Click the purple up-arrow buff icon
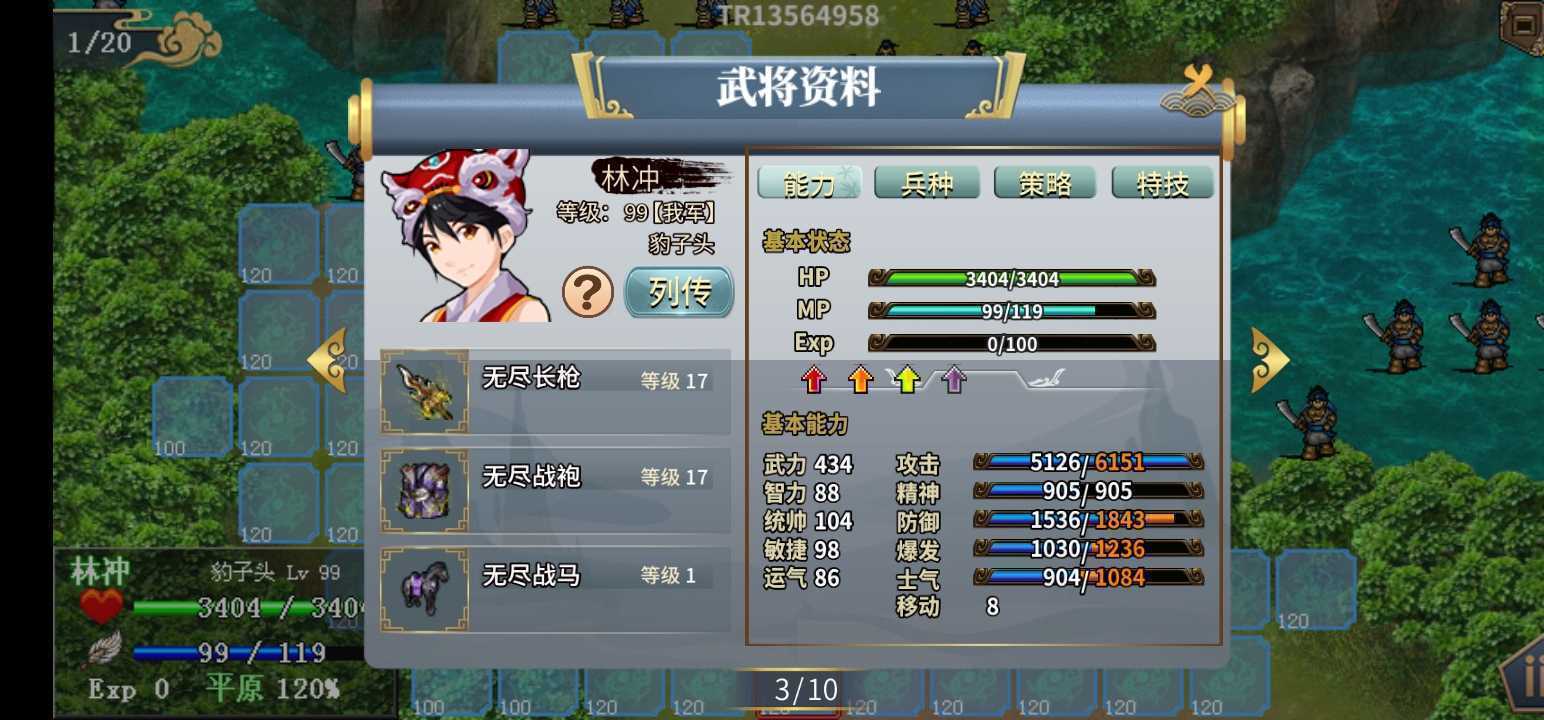This screenshot has width=1544, height=720. click(954, 379)
